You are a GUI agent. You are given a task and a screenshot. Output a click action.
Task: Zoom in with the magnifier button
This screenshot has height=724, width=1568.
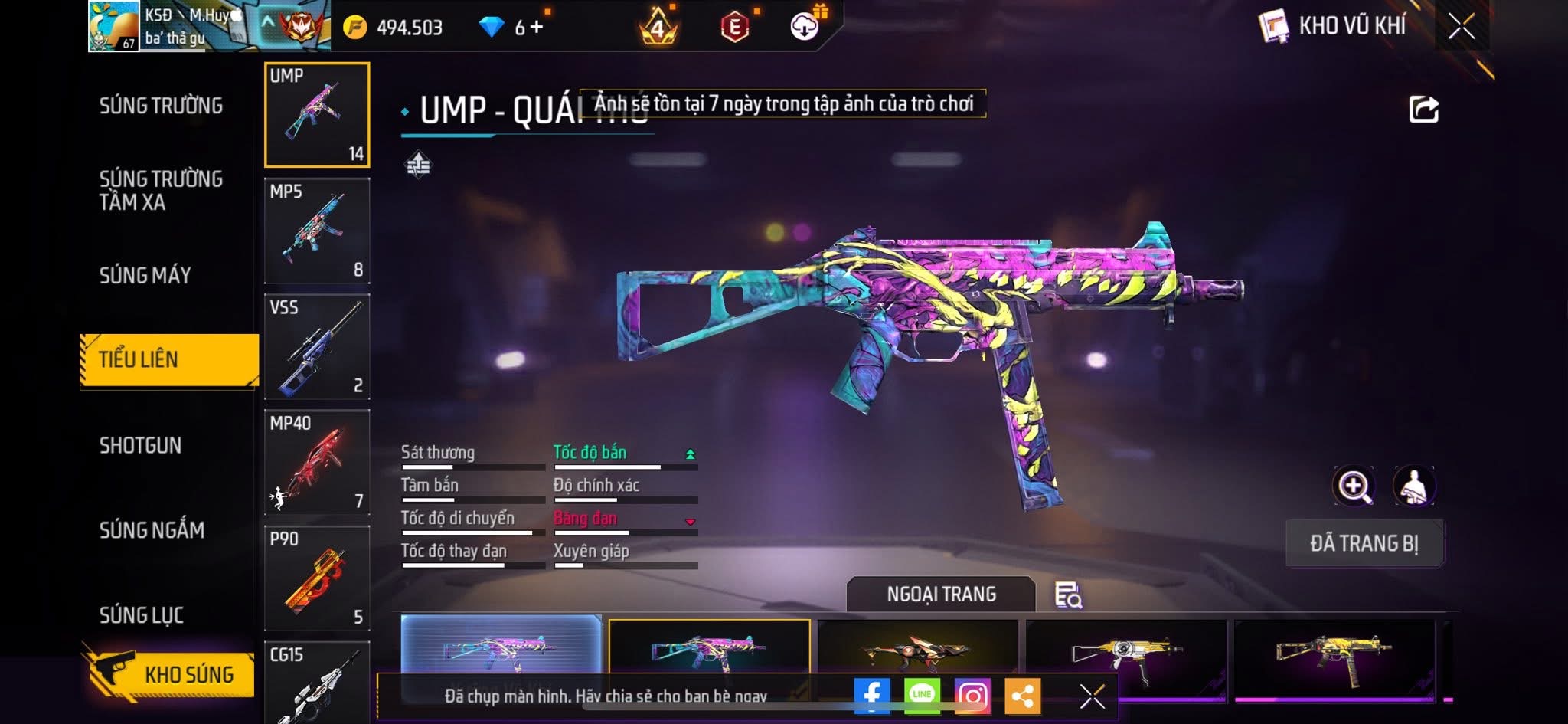pyautogui.click(x=1354, y=486)
